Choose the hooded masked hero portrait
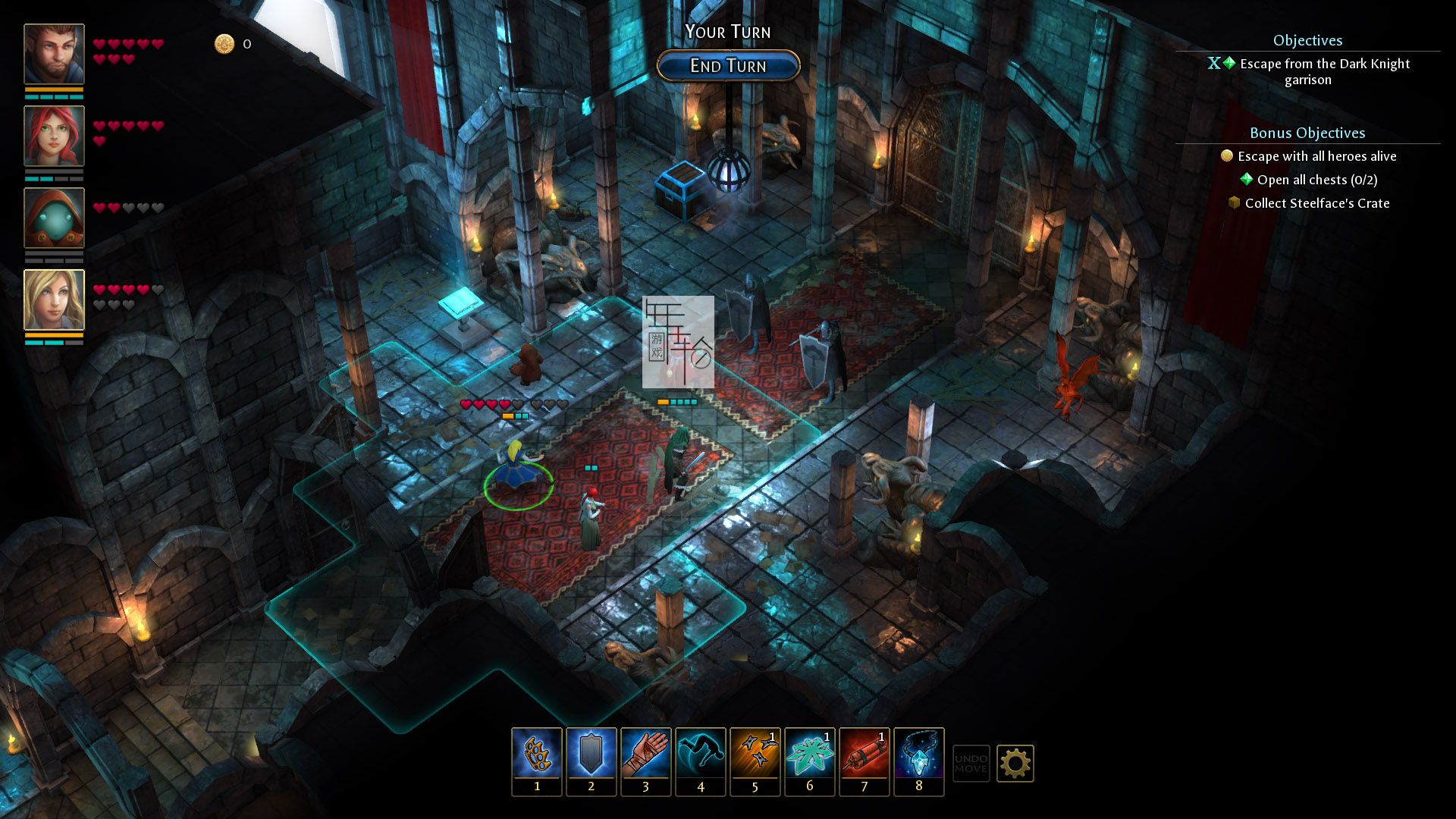 point(54,218)
